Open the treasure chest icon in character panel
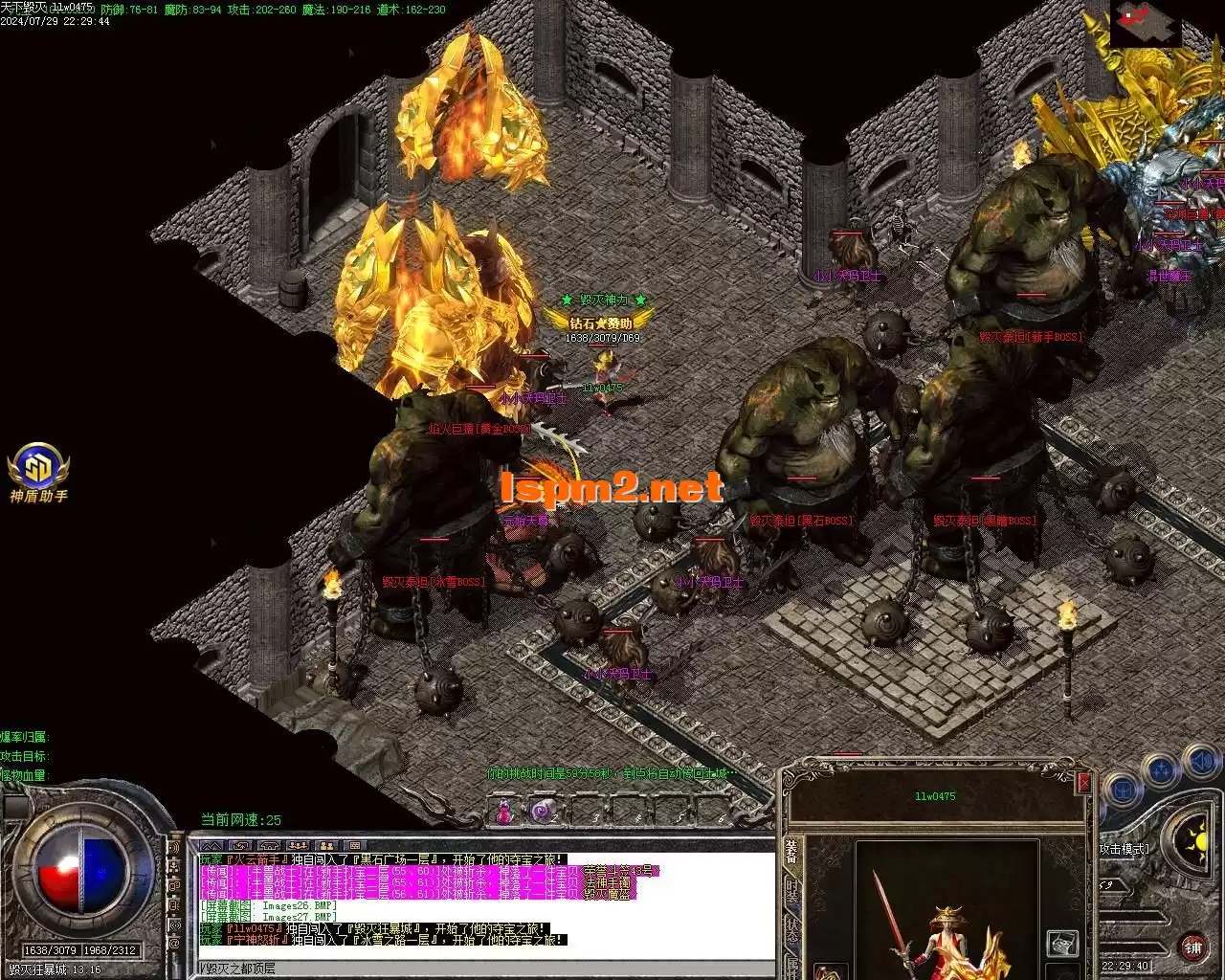 1061,945
